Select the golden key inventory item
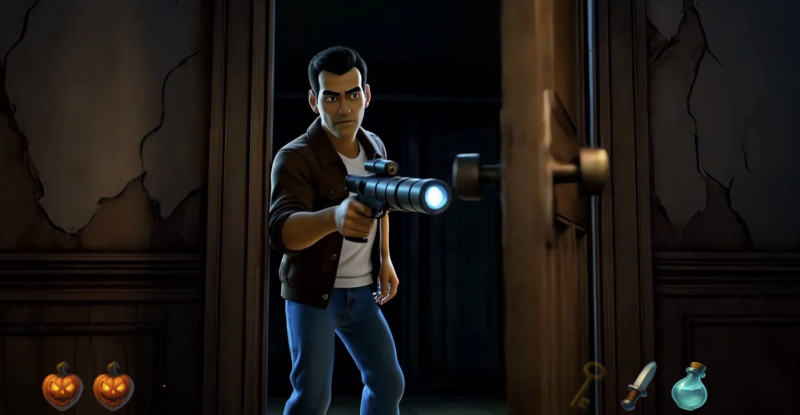Screen dimensions: 800x415 pyautogui.click(x=588, y=384)
